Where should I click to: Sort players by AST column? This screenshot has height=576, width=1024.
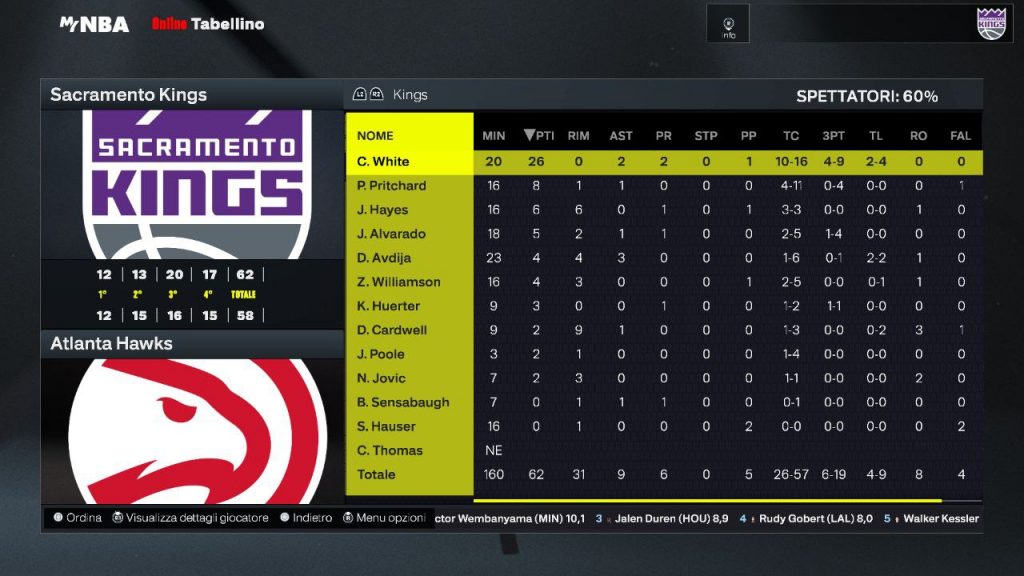point(621,136)
